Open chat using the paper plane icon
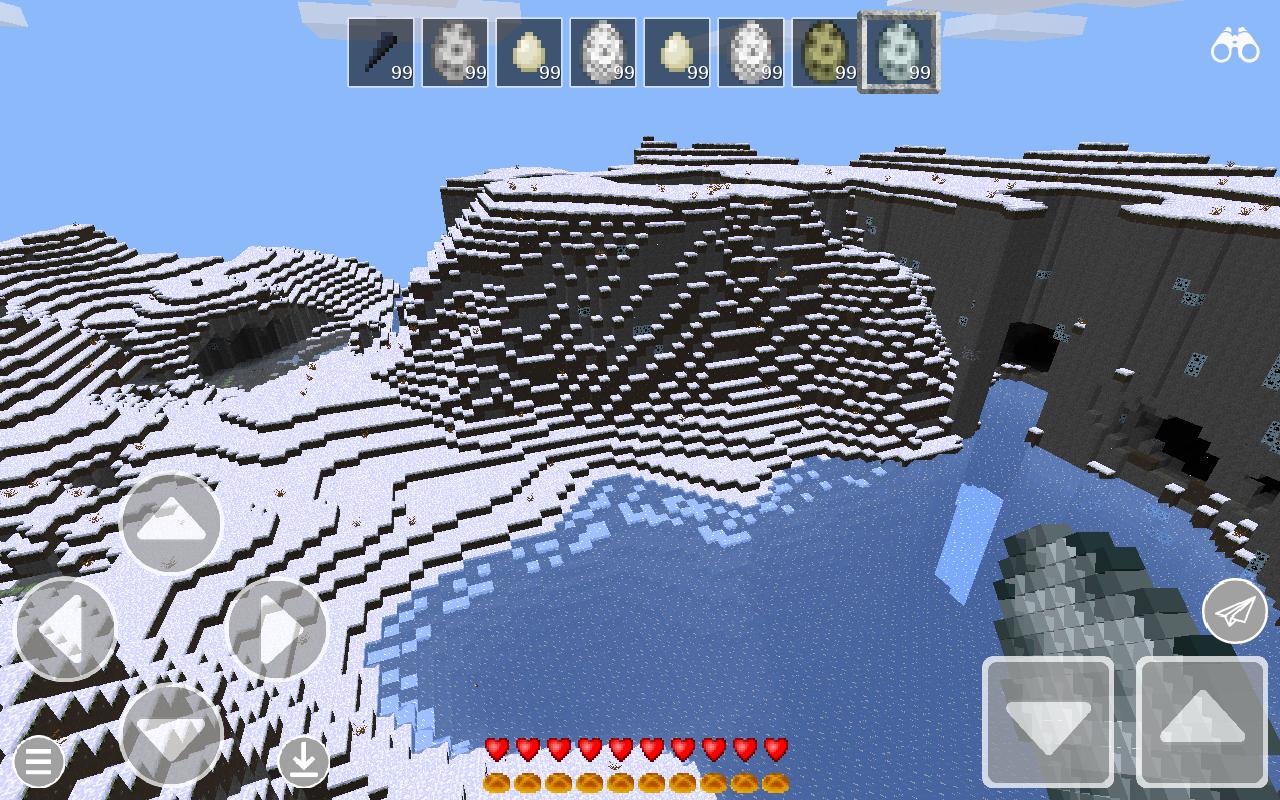 click(x=1235, y=610)
